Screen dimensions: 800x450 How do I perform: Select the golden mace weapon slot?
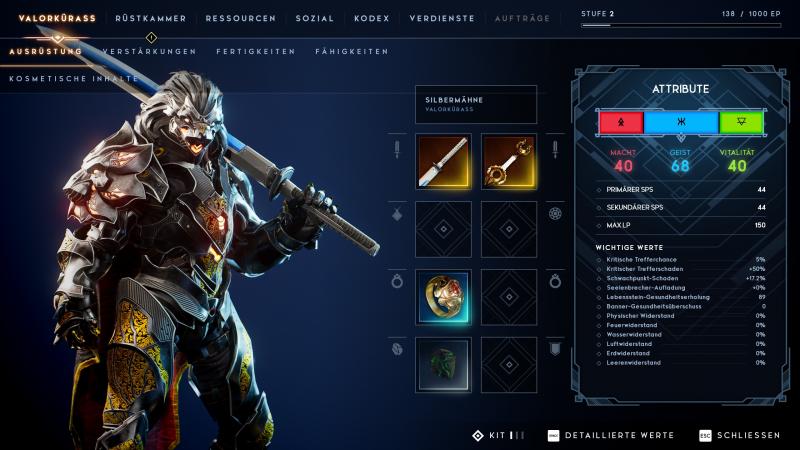[509, 161]
